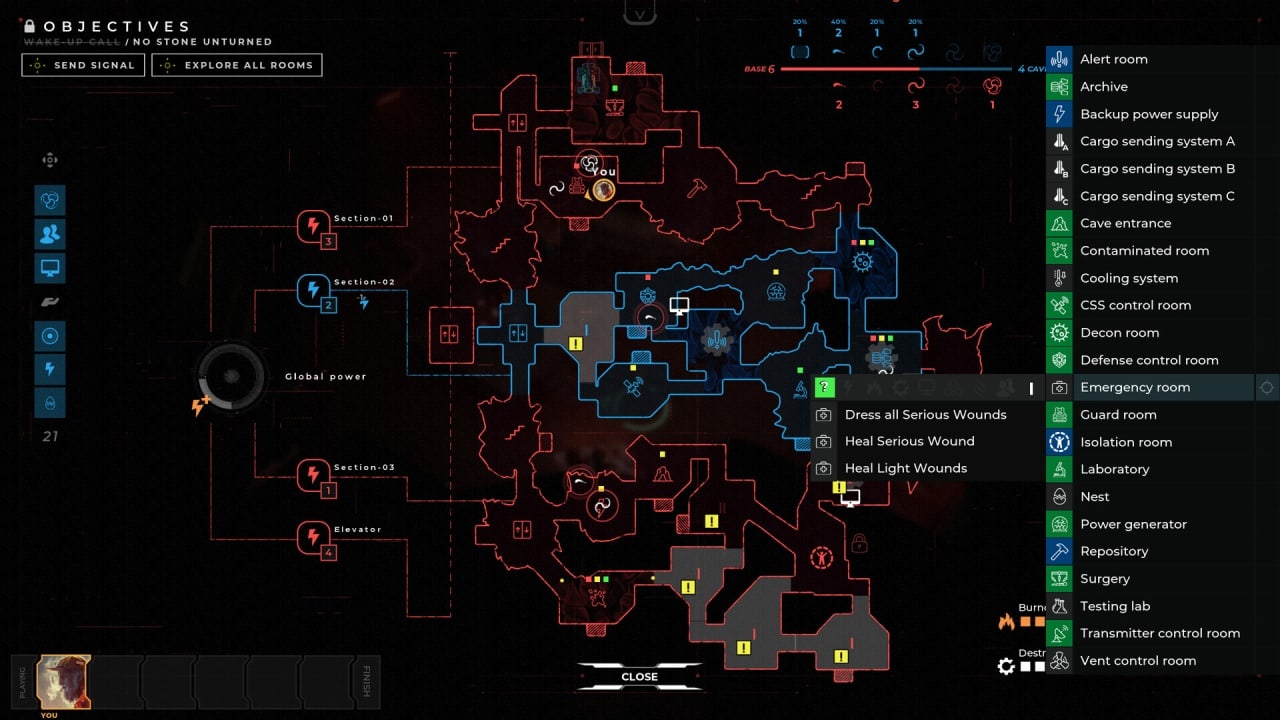This screenshot has width=1280, height=720.
Task: Choose Dress all Serious Wounds action
Action: (x=925, y=414)
